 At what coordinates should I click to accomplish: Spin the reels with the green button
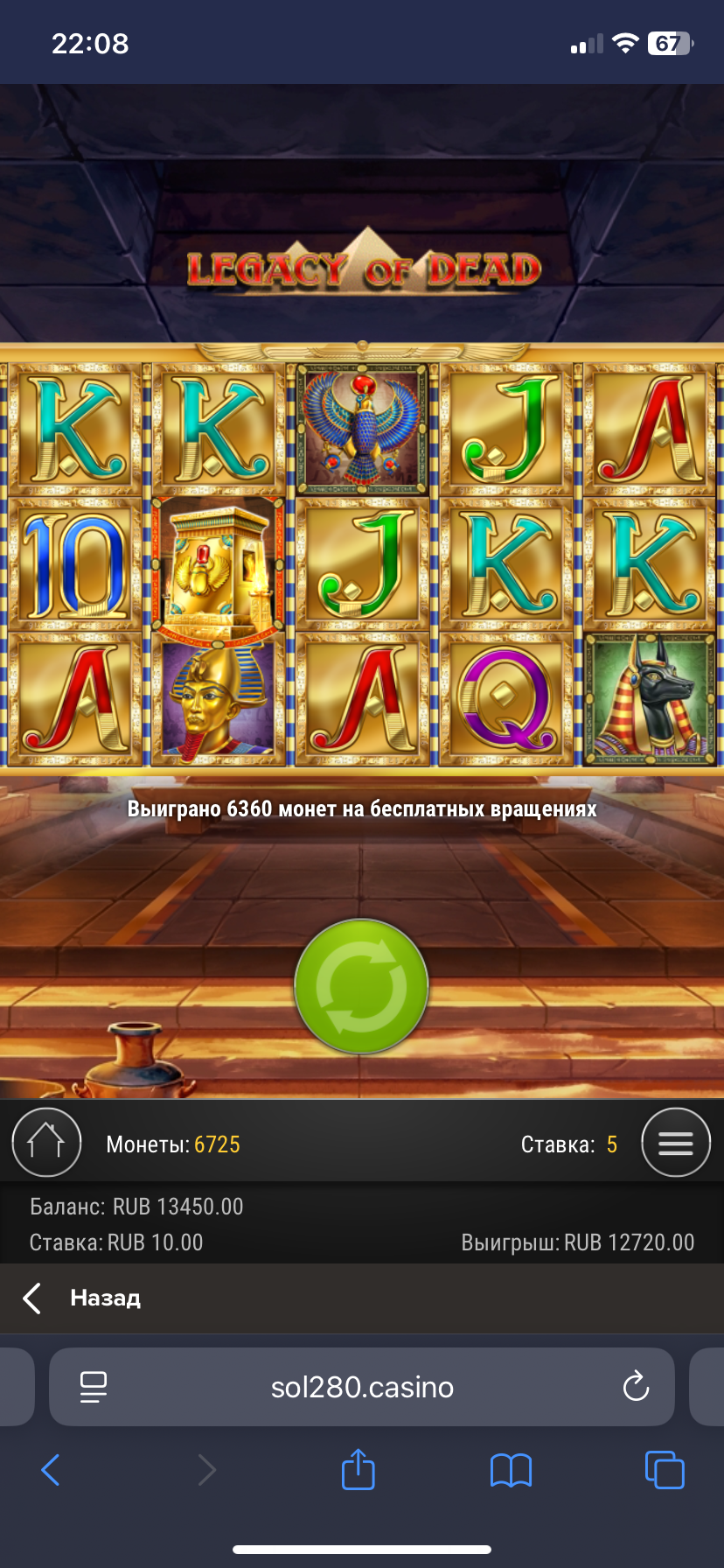[361, 986]
